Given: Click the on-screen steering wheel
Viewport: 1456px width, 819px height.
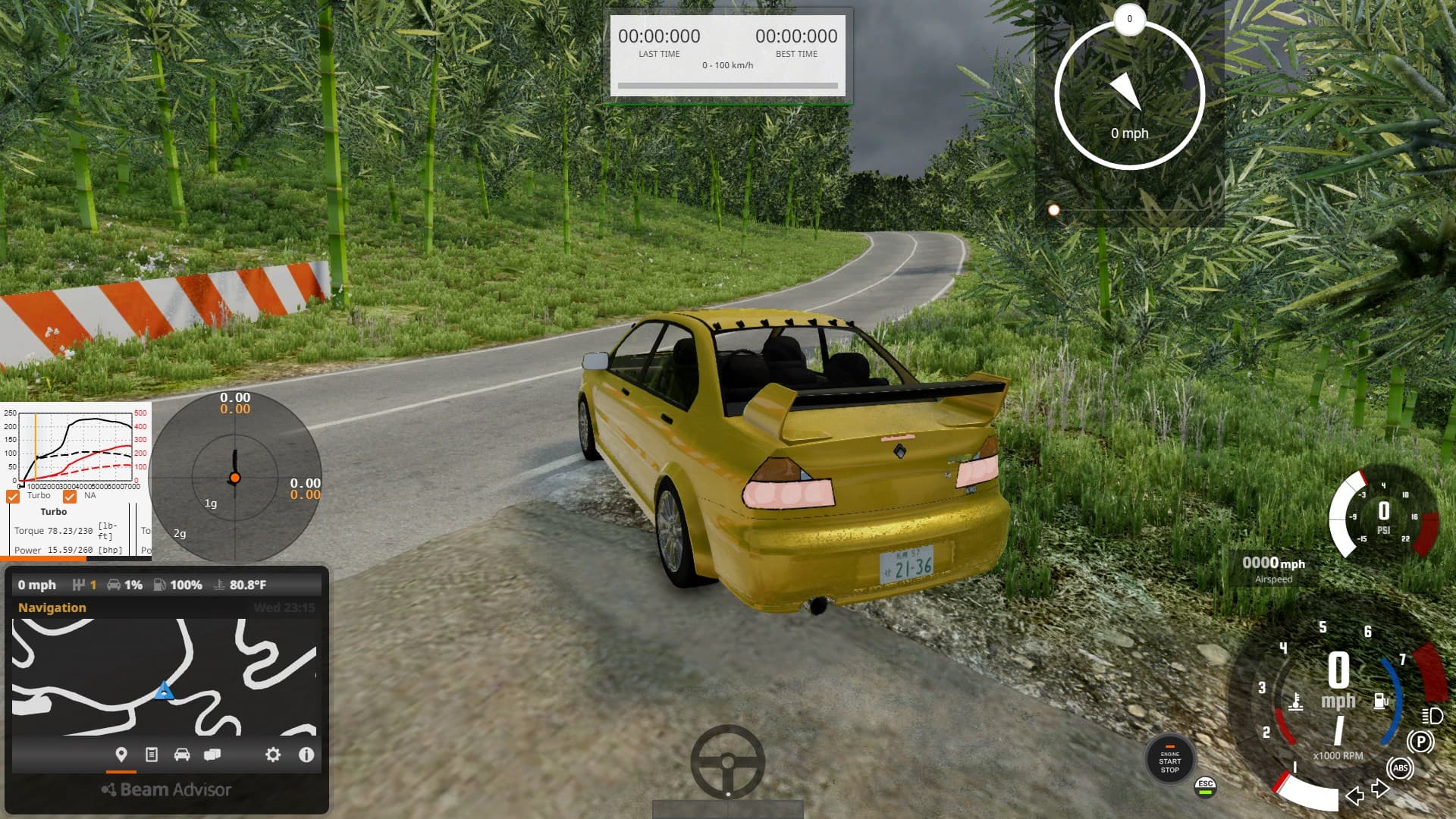Looking at the screenshot, I should [x=727, y=761].
